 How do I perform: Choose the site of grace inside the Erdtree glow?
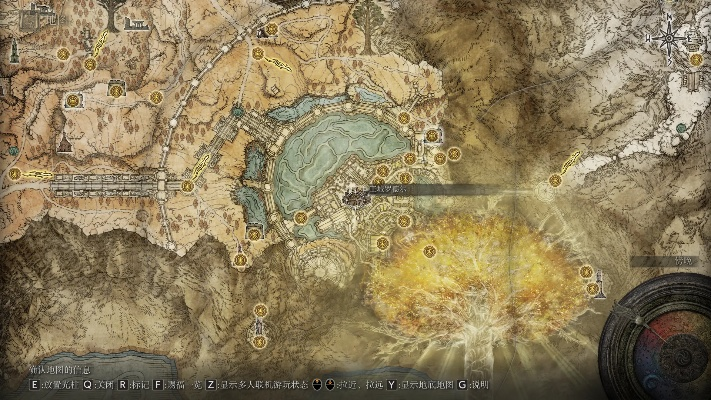(430, 250)
